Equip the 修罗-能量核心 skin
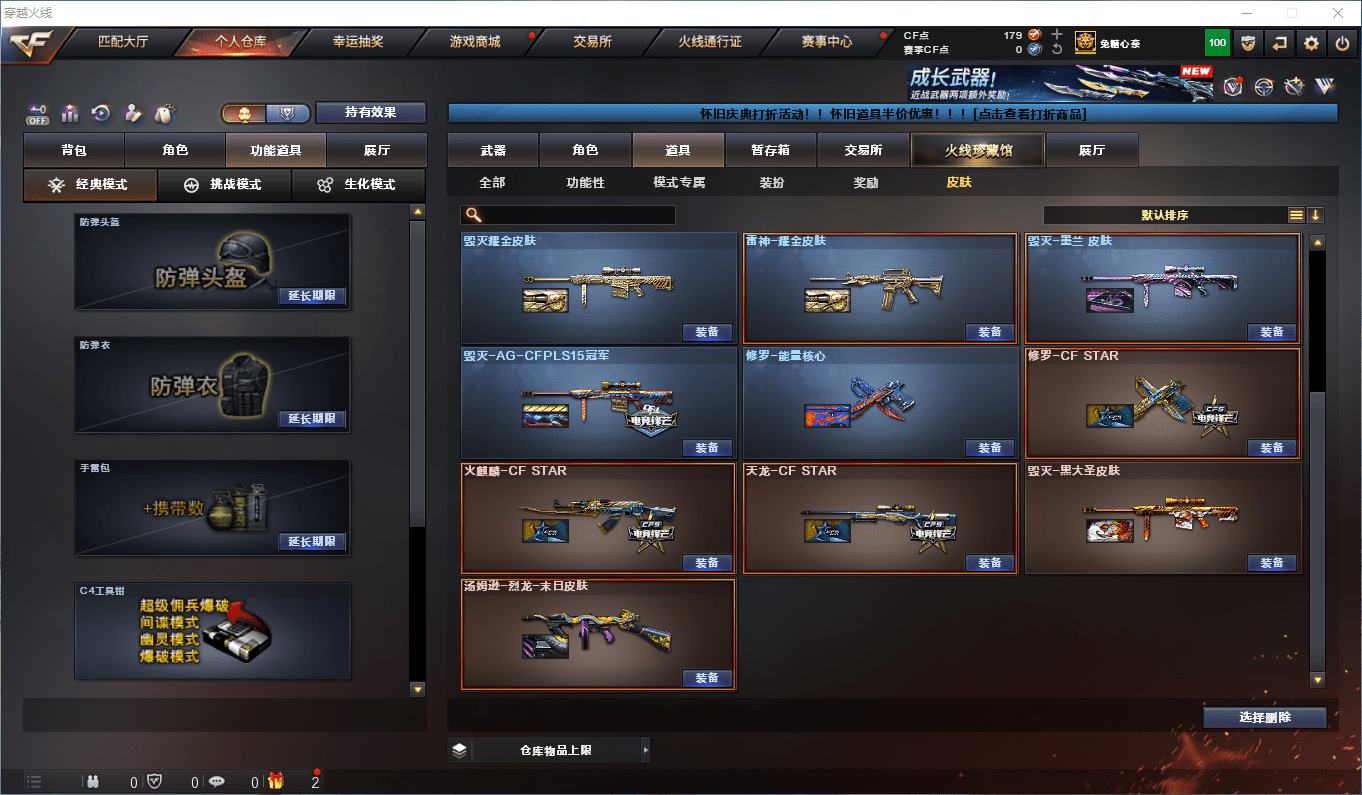This screenshot has height=795, width=1362. coord(989,448)
